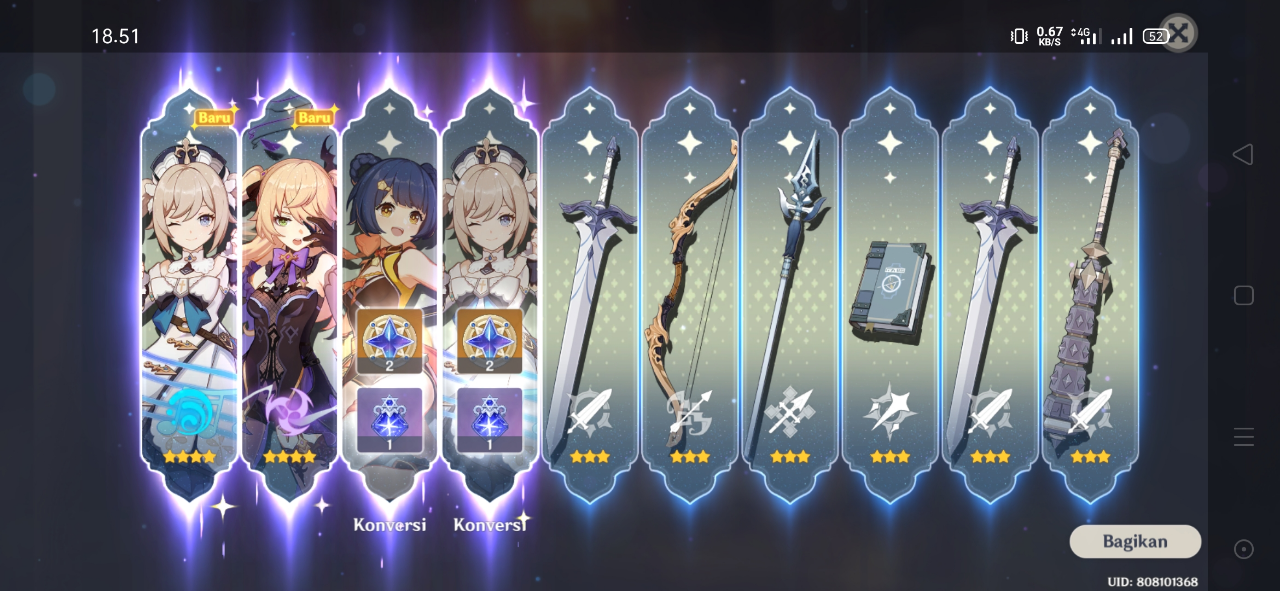Image resolution: width=1280 pixels, height=591 pixels.
Task: Select the converted duplicate Barbara card
Action: tap(489, 290)
